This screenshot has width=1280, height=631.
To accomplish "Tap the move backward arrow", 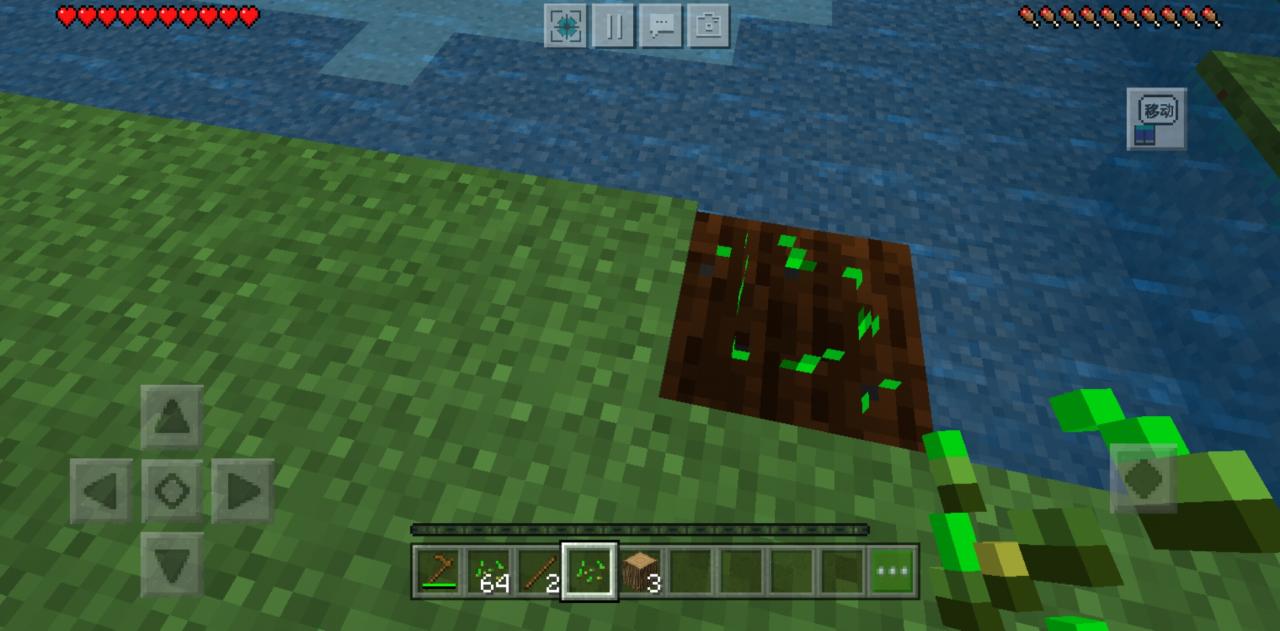I will tap(172, 564).
